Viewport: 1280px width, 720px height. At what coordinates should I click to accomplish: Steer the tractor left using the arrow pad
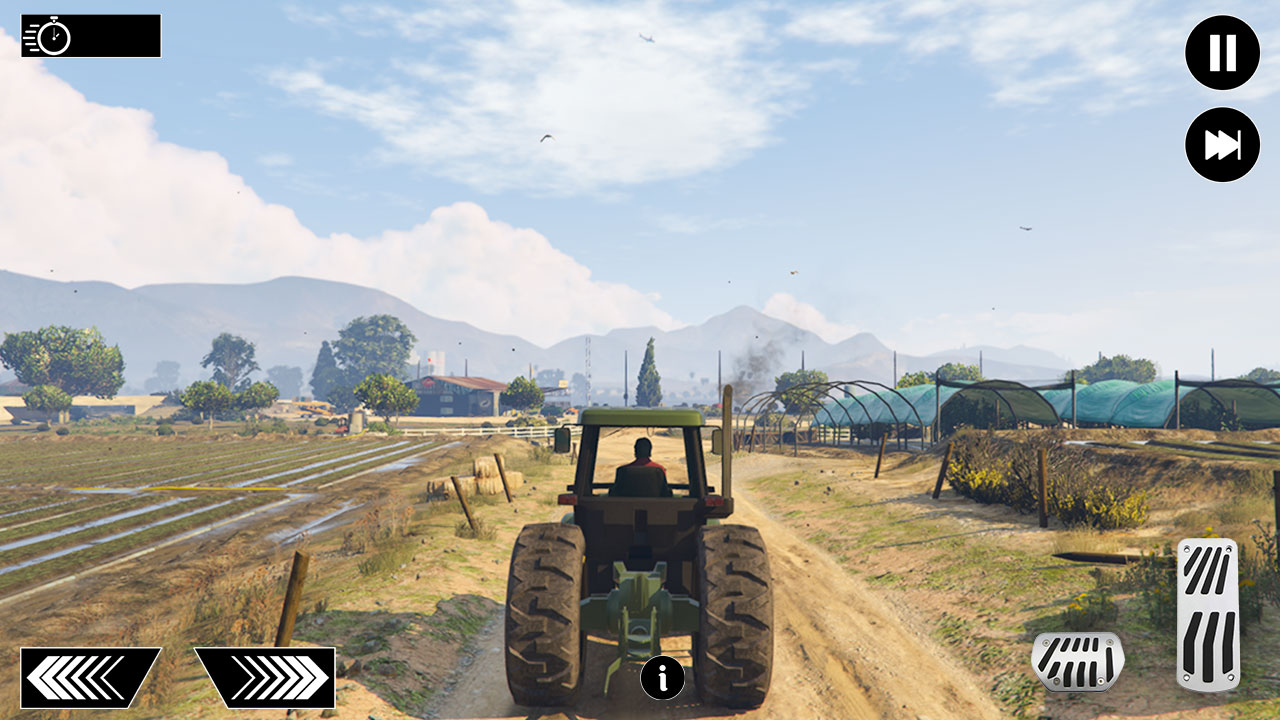click(90, 677)
